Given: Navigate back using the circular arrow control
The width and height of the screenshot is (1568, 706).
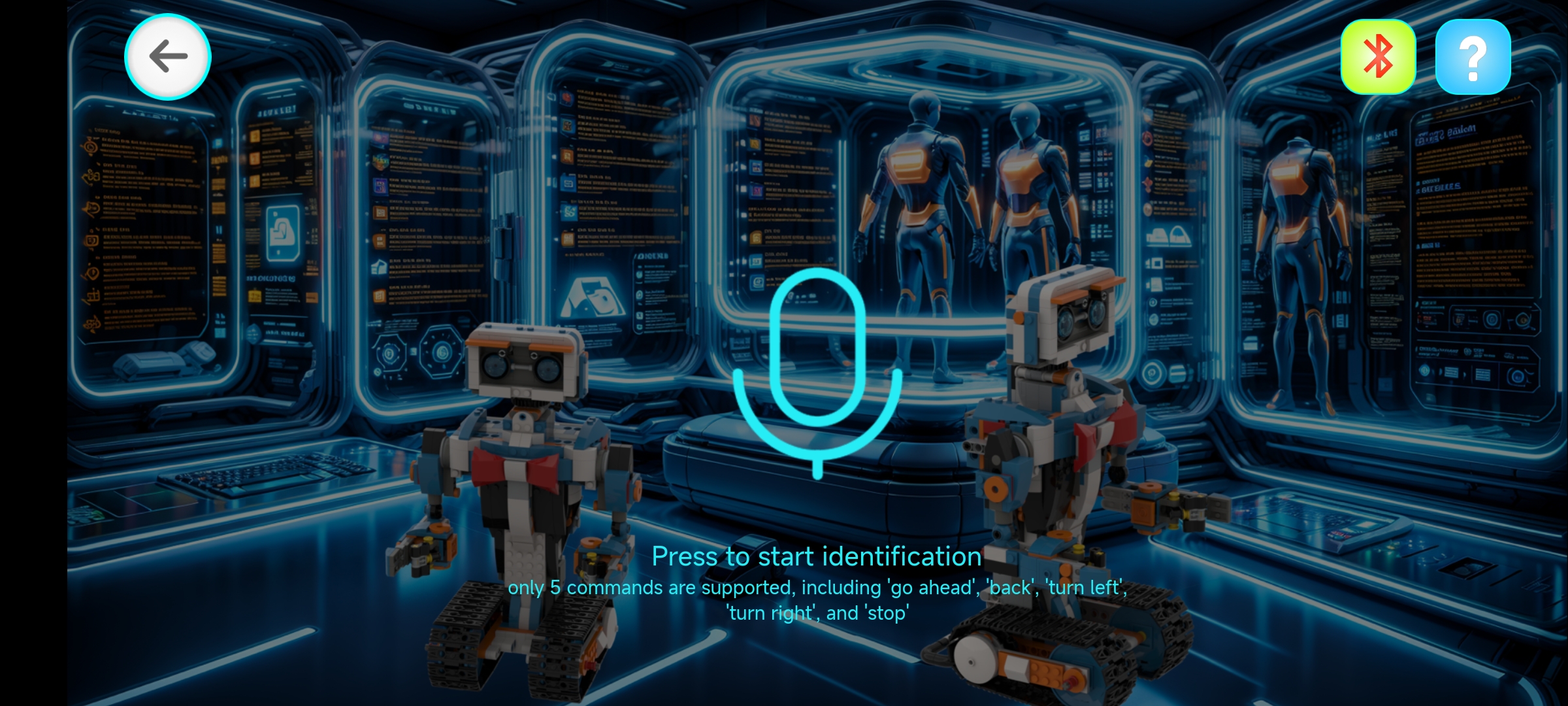Looking at the screenshot, I should point(167,57).
